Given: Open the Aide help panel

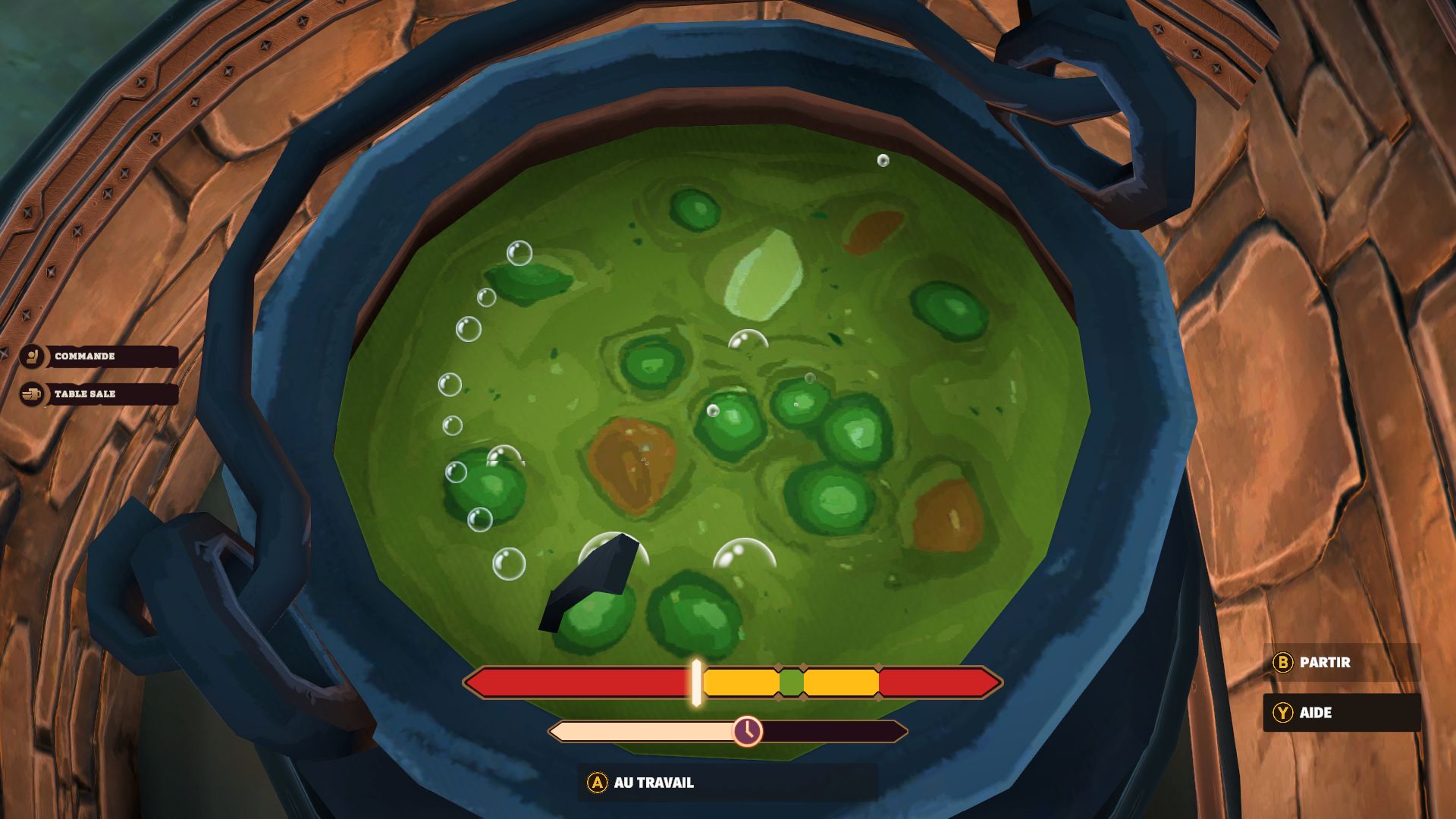Looking at the screenshot, I should (1340, 712).
